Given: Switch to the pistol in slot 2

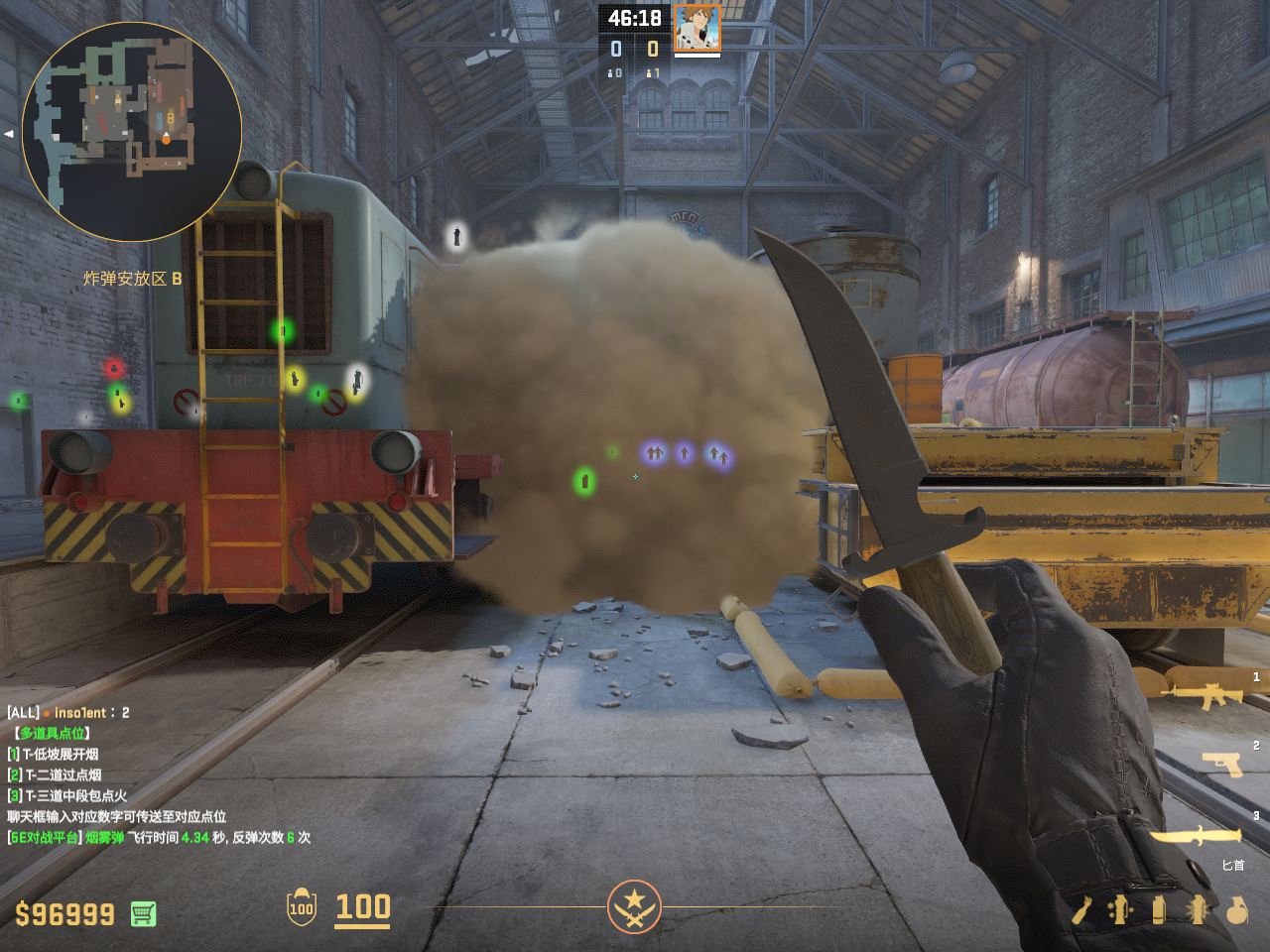Looking at the screenshot, I should (x=1221, y=763).
